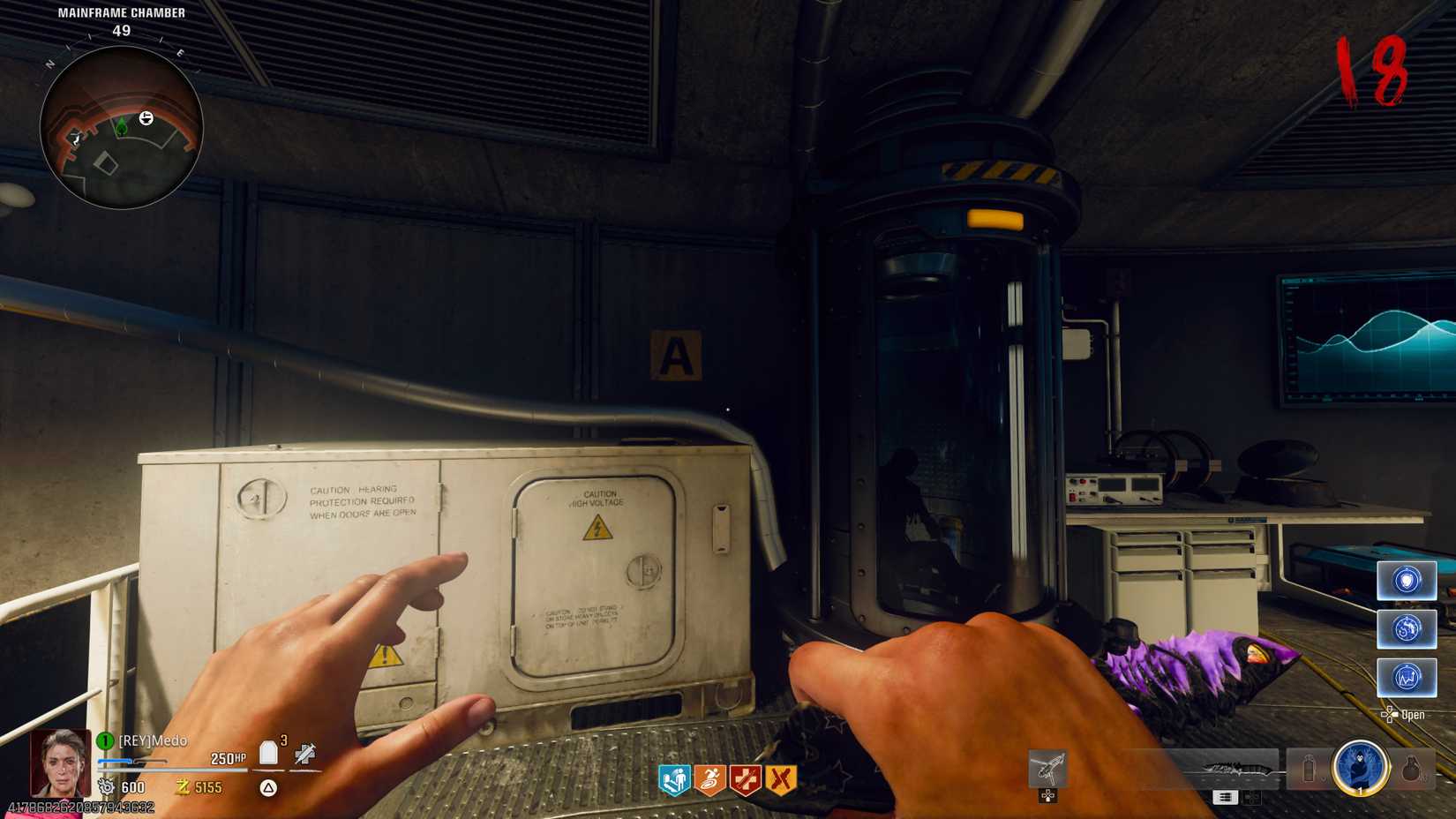Click the bottom chart-symbol upgrade card
The image size is (1456, 819).
pos(1407,678)
